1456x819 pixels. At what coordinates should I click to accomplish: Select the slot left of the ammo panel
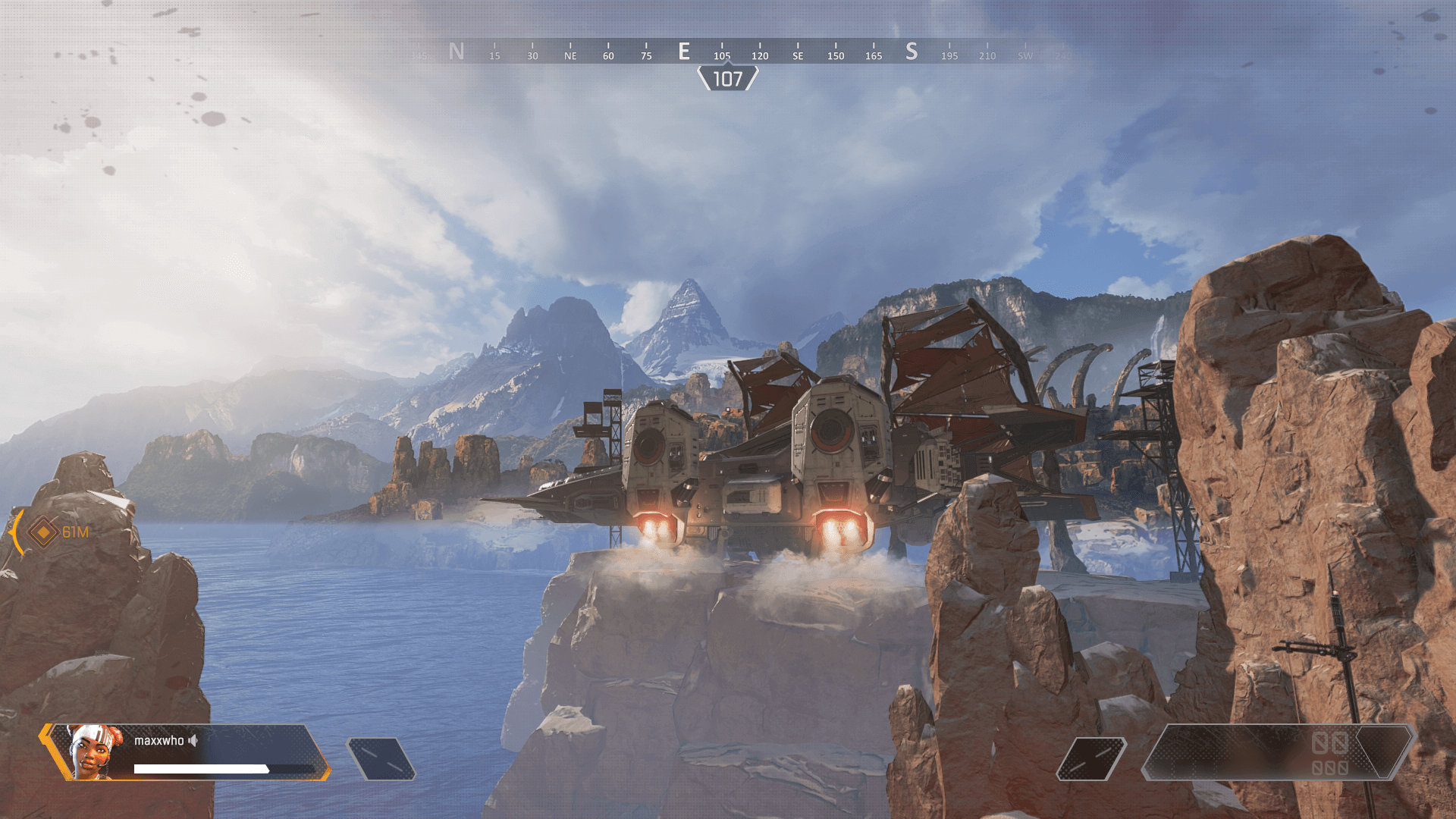coord(1091,759)
